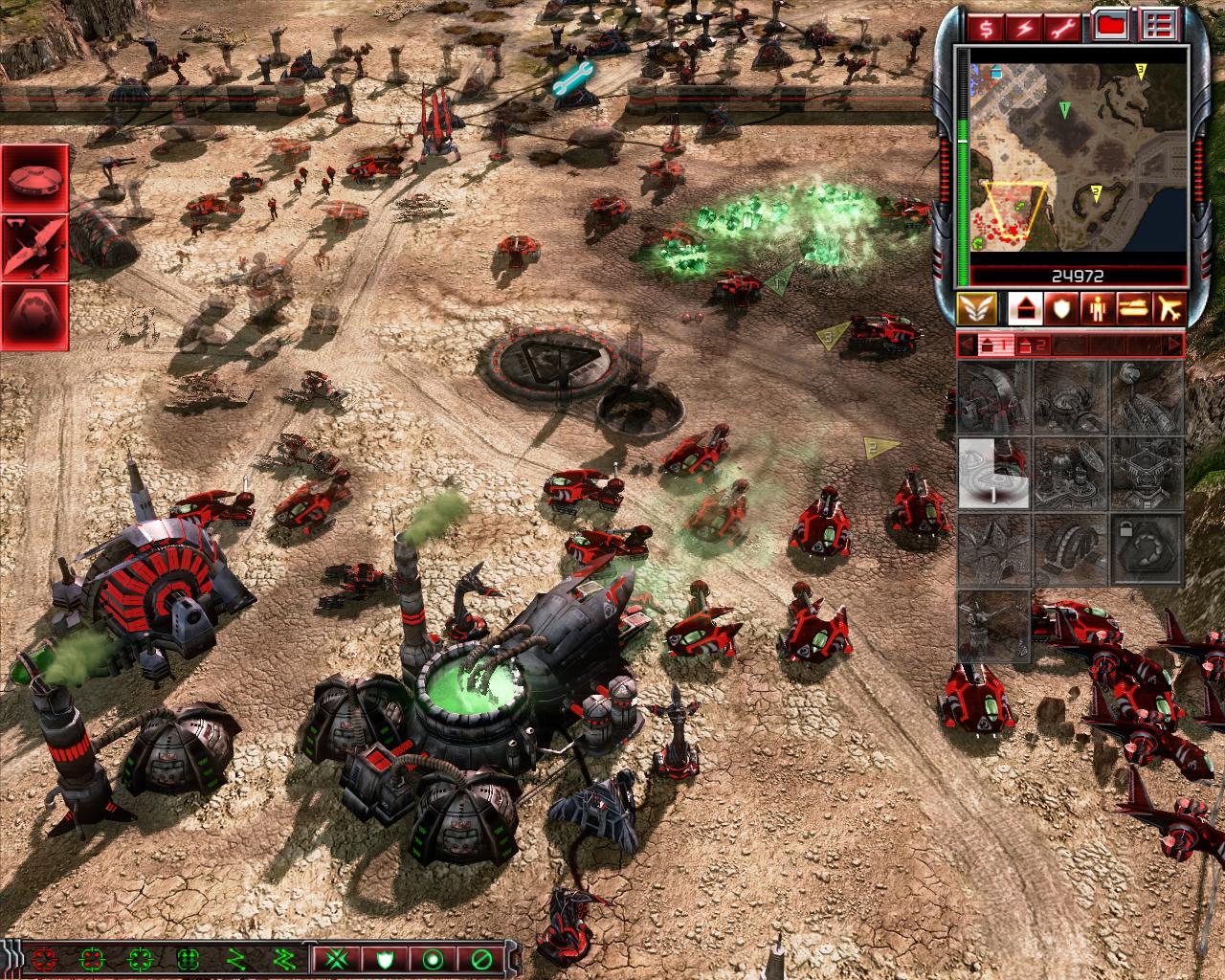This screenshot has height=980, width=1225.
Task: Open the aircraft production tab
Action: point(1169,308)
